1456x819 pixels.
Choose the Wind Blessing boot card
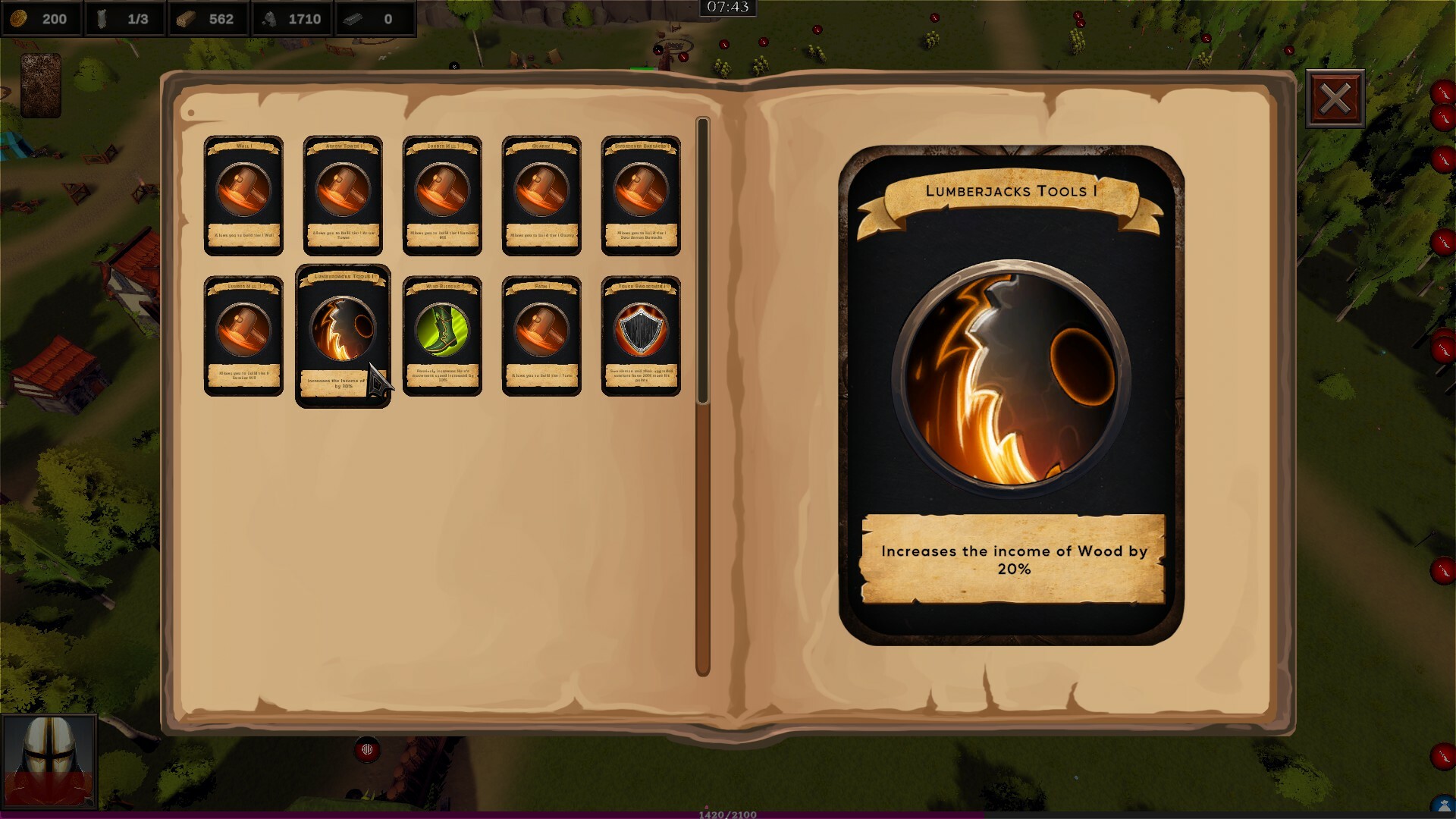click(442, 336)
